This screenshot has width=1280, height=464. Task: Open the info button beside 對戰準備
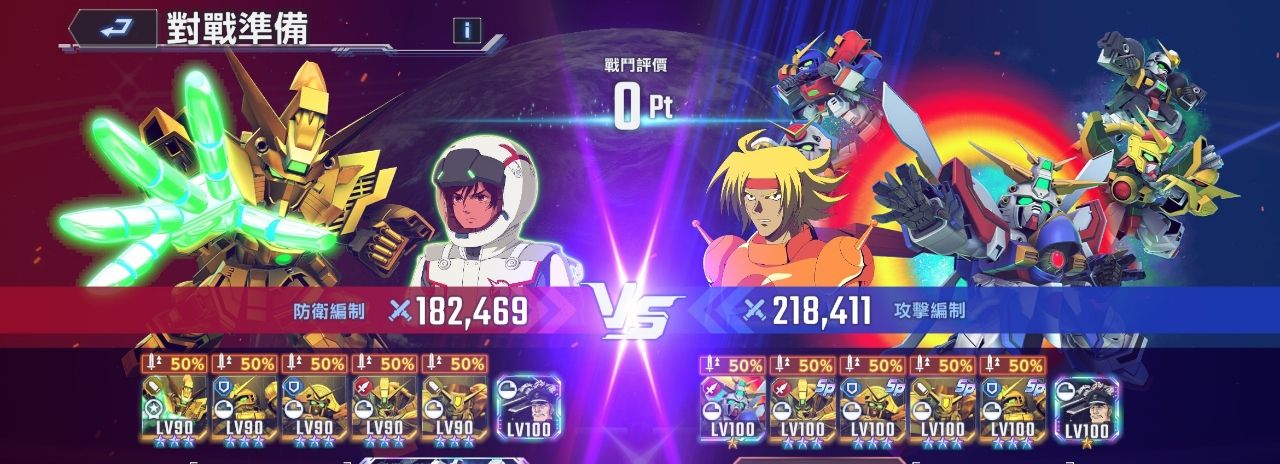(466, 30)
